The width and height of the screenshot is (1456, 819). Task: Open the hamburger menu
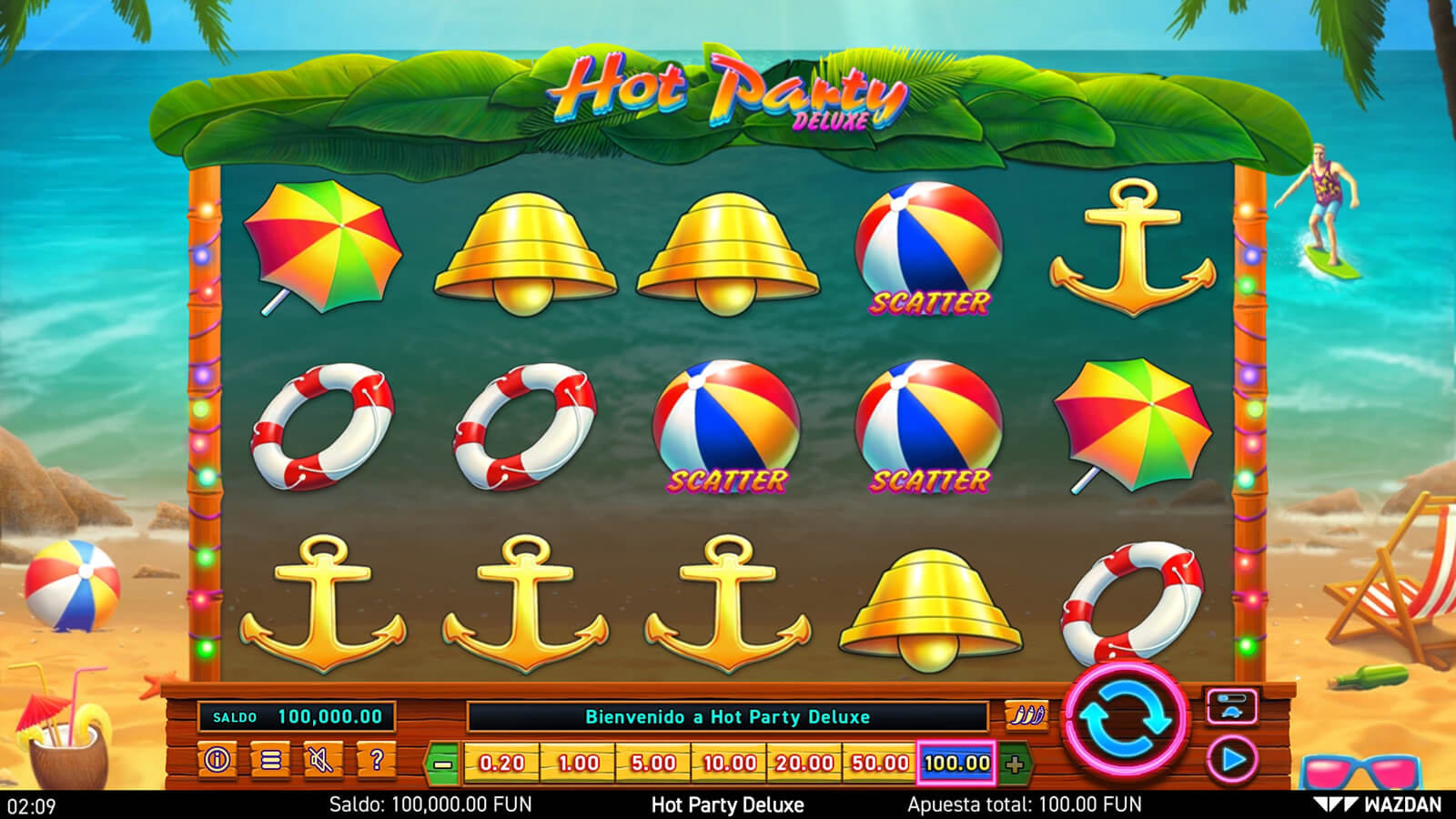(x=270, y=759)
